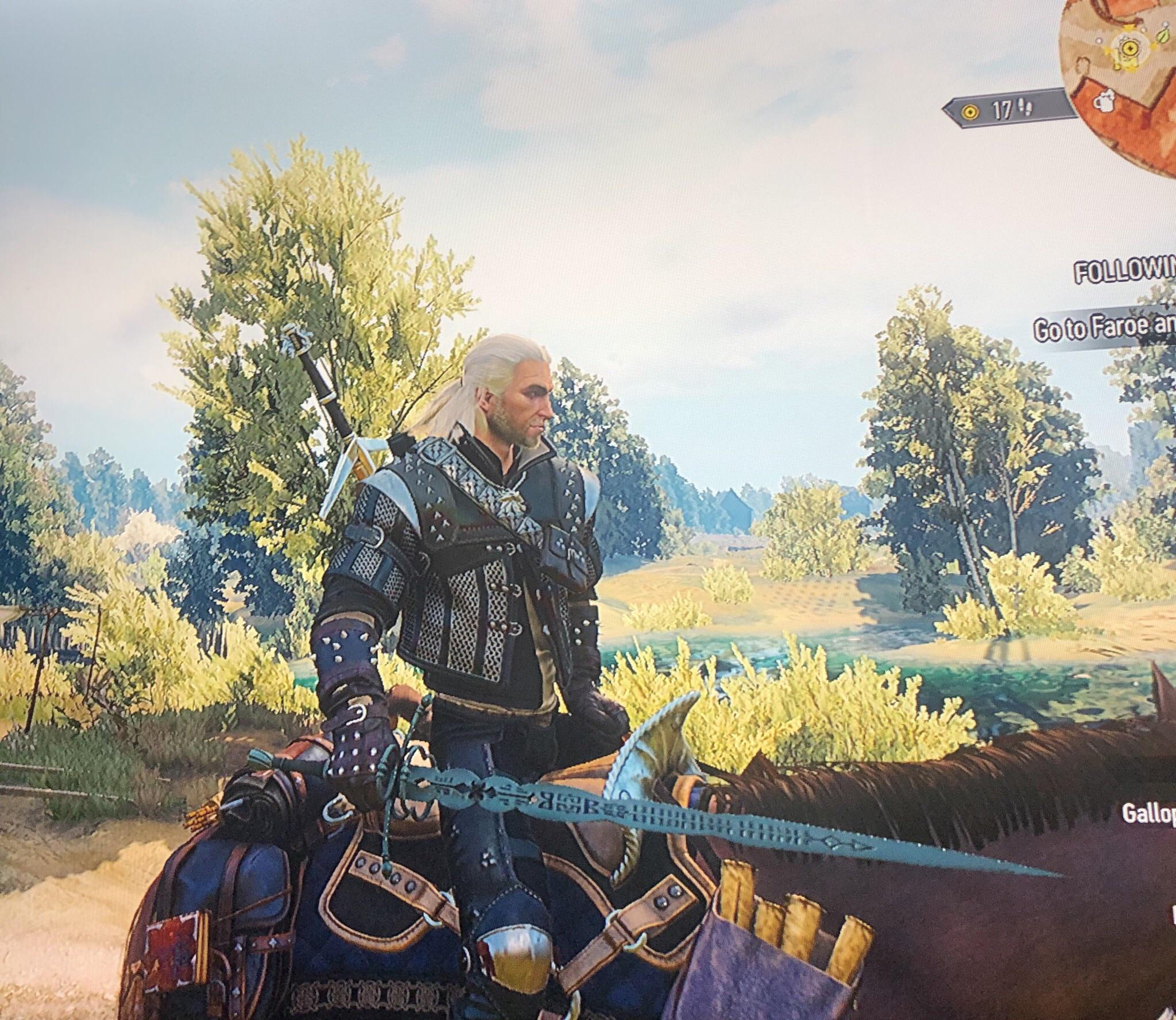Select the tankard tavern icon on the minimap

1104,101
